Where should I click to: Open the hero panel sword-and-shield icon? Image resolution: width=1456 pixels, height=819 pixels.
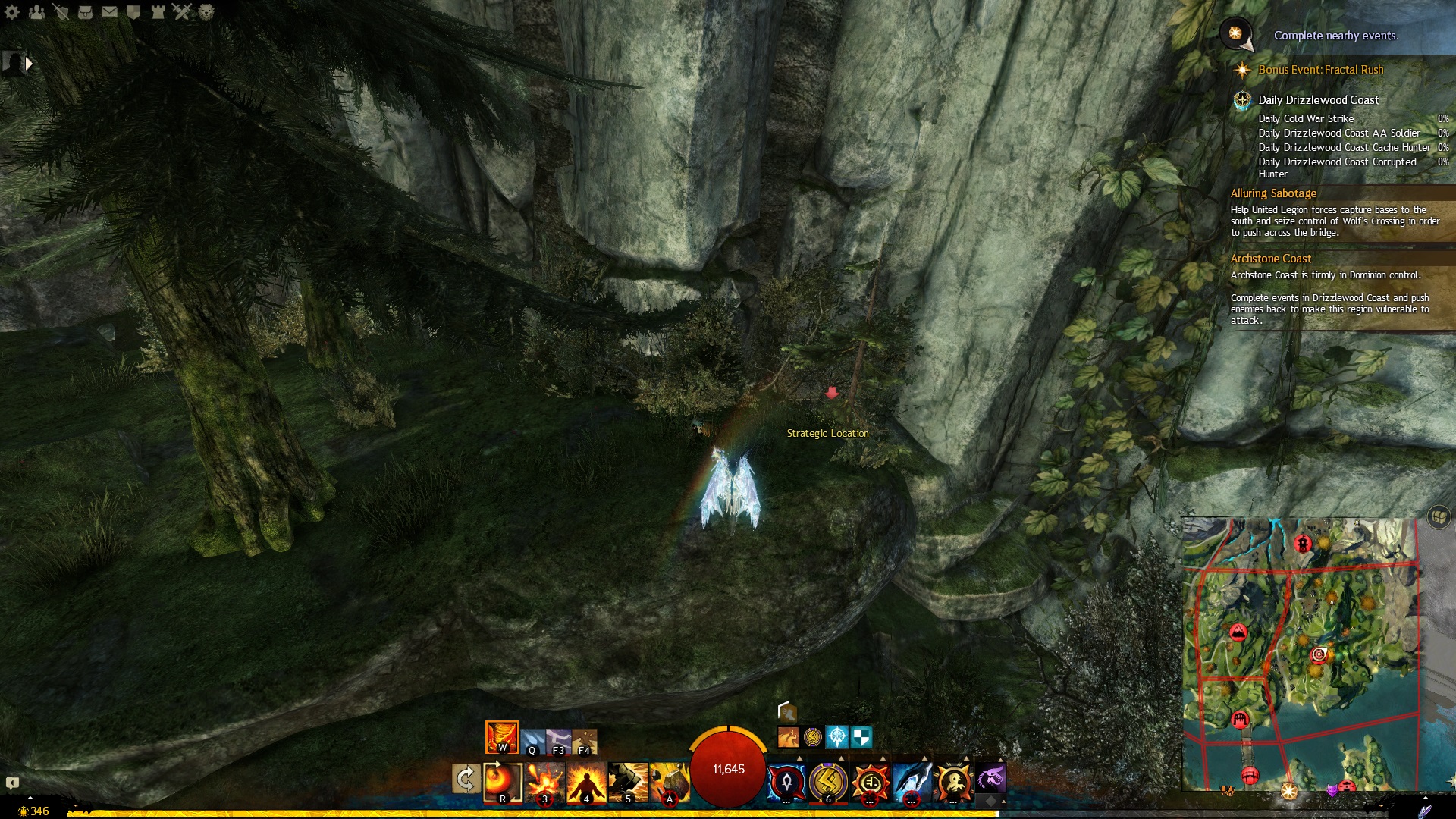pyautogui.click(x=61, y=12)
